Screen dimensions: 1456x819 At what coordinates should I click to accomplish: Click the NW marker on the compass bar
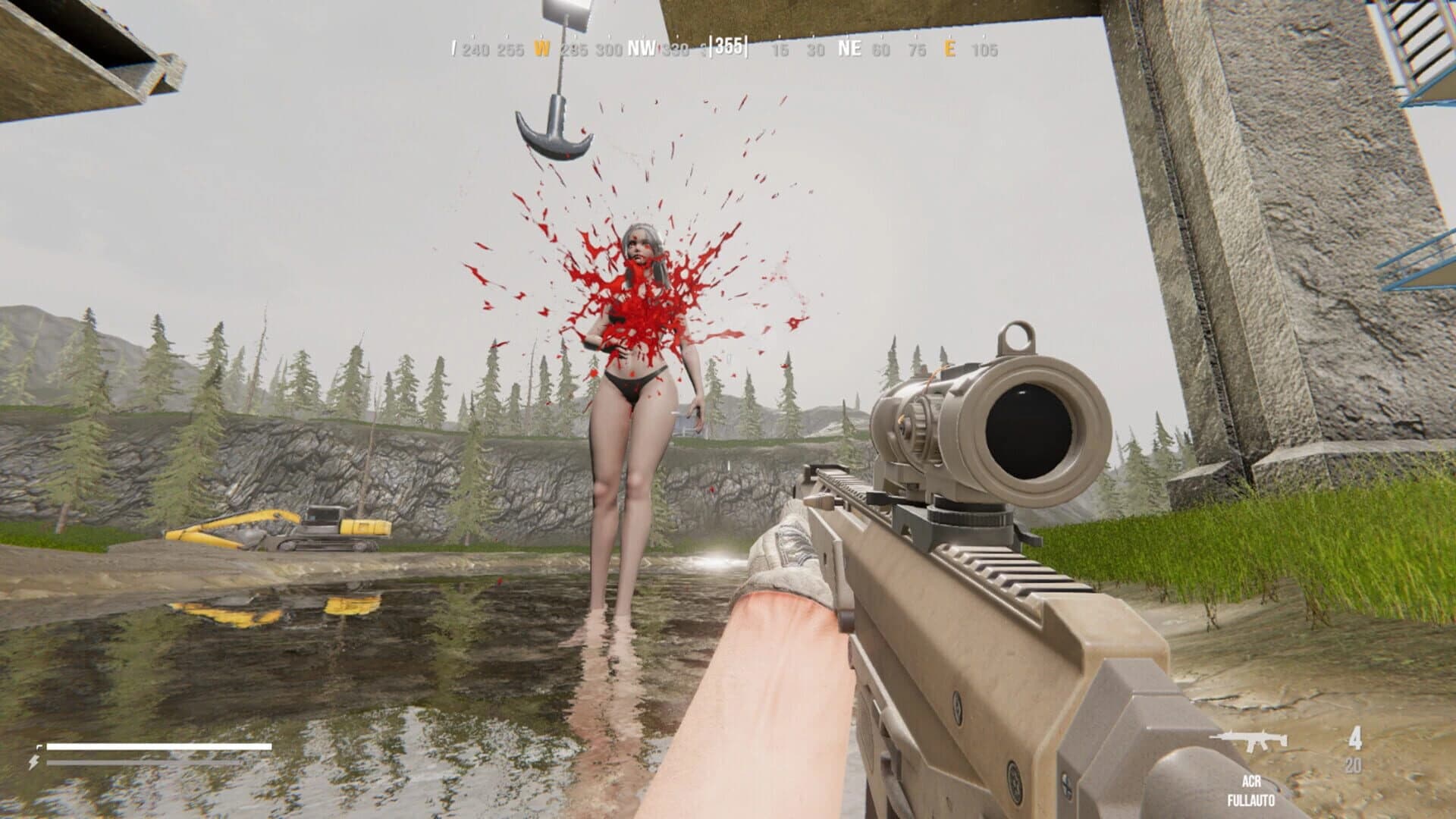(639, 49)
